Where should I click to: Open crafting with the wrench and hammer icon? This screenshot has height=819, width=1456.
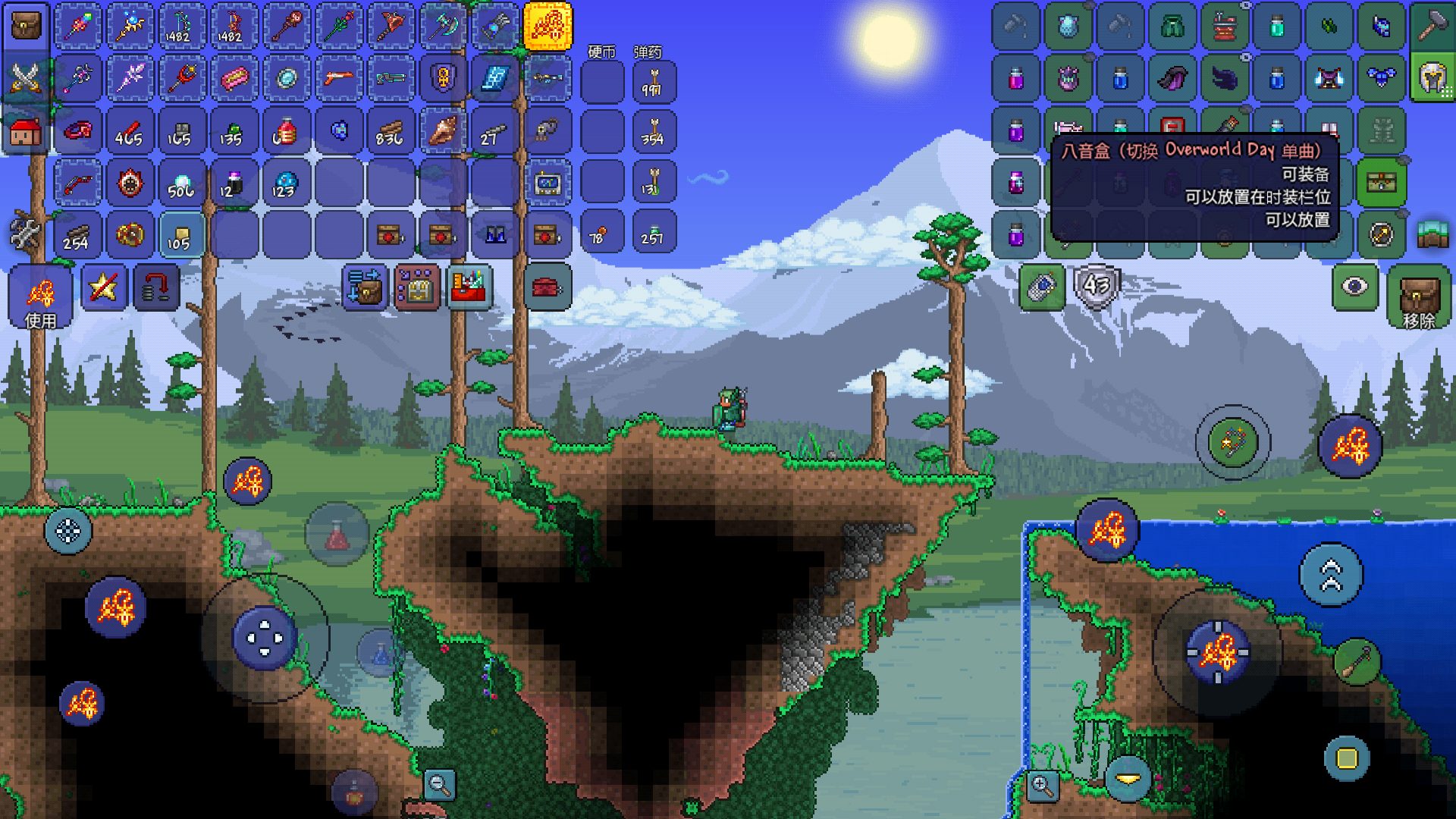point(26,234)
